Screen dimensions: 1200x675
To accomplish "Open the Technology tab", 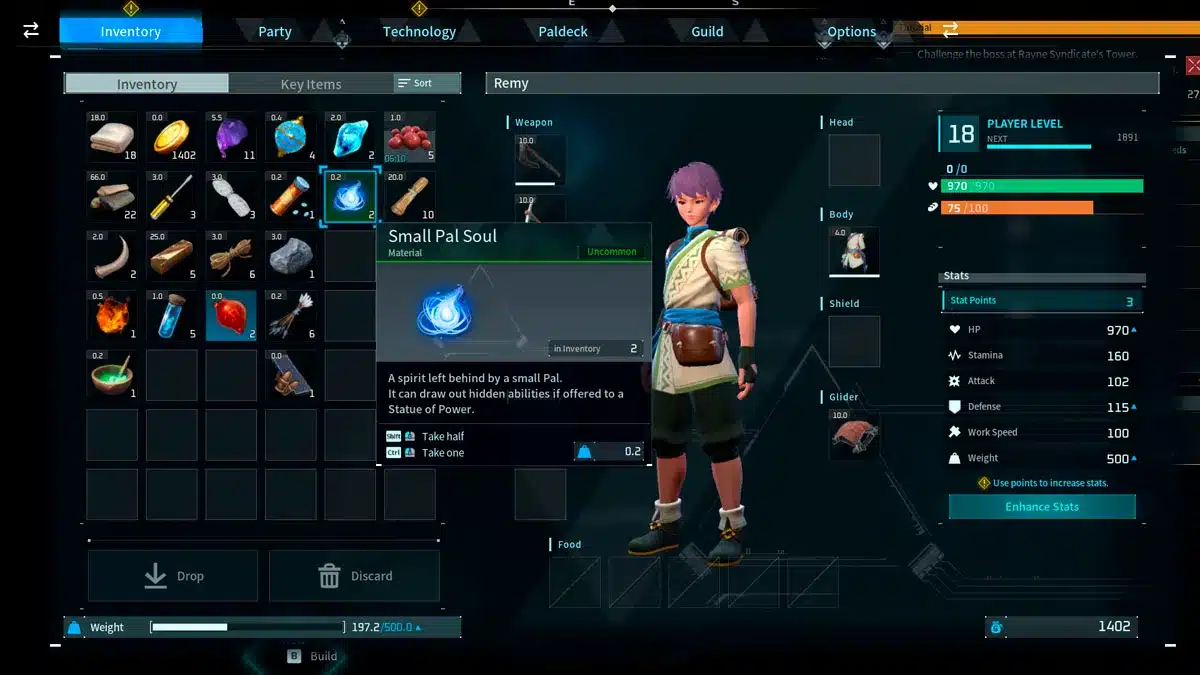I will (419, 32).
